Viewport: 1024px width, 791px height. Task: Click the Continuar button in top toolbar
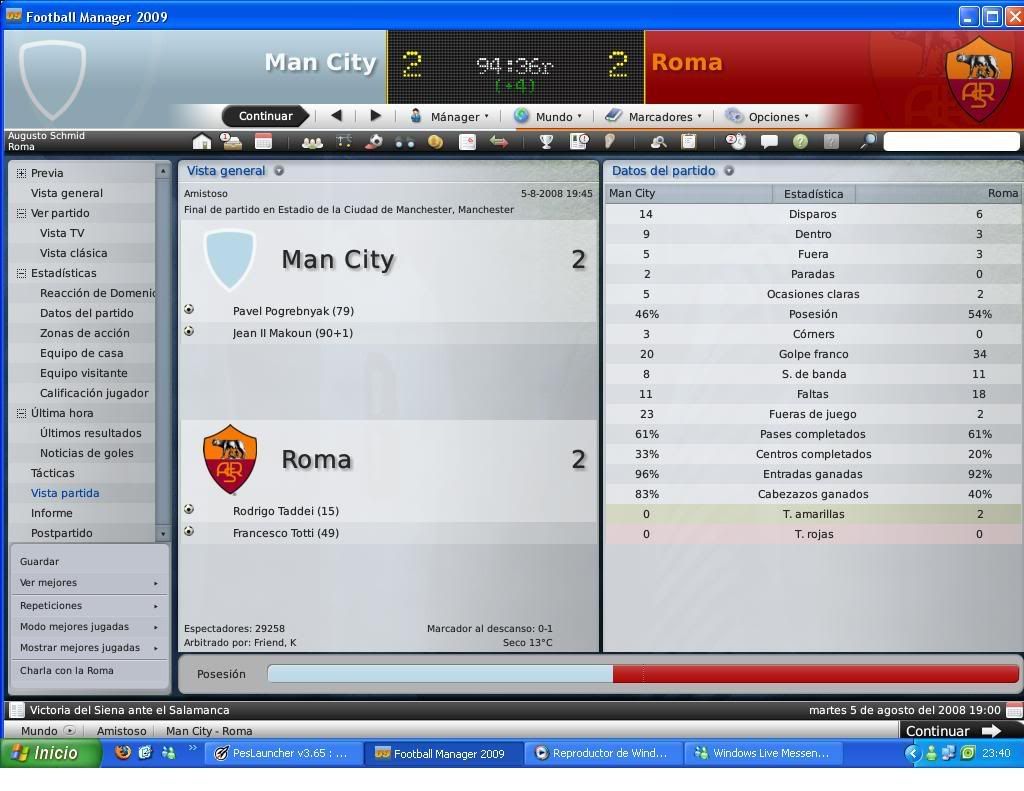coord(265,116)
